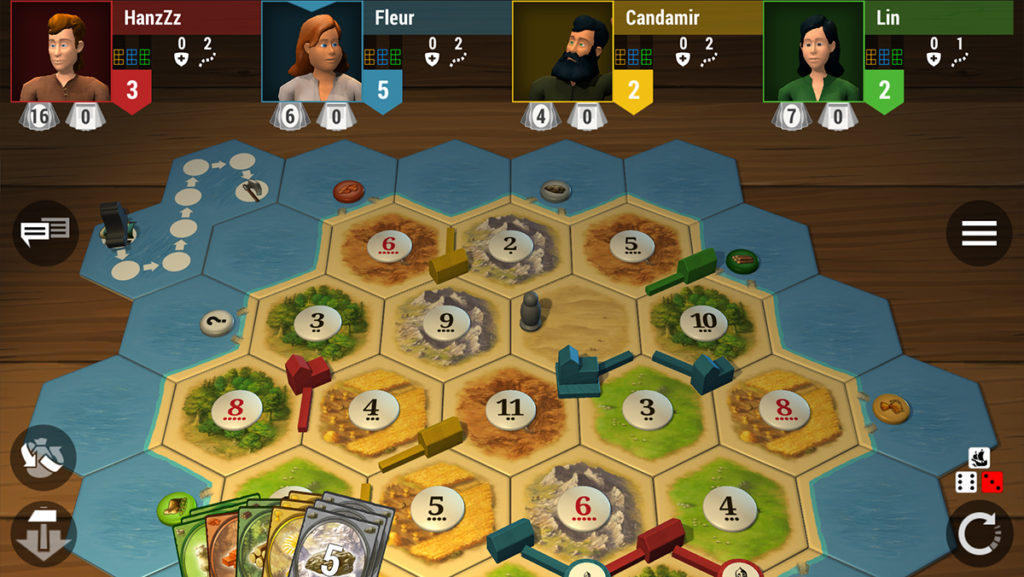Select Lin's player portrait

tap(814, 51)
